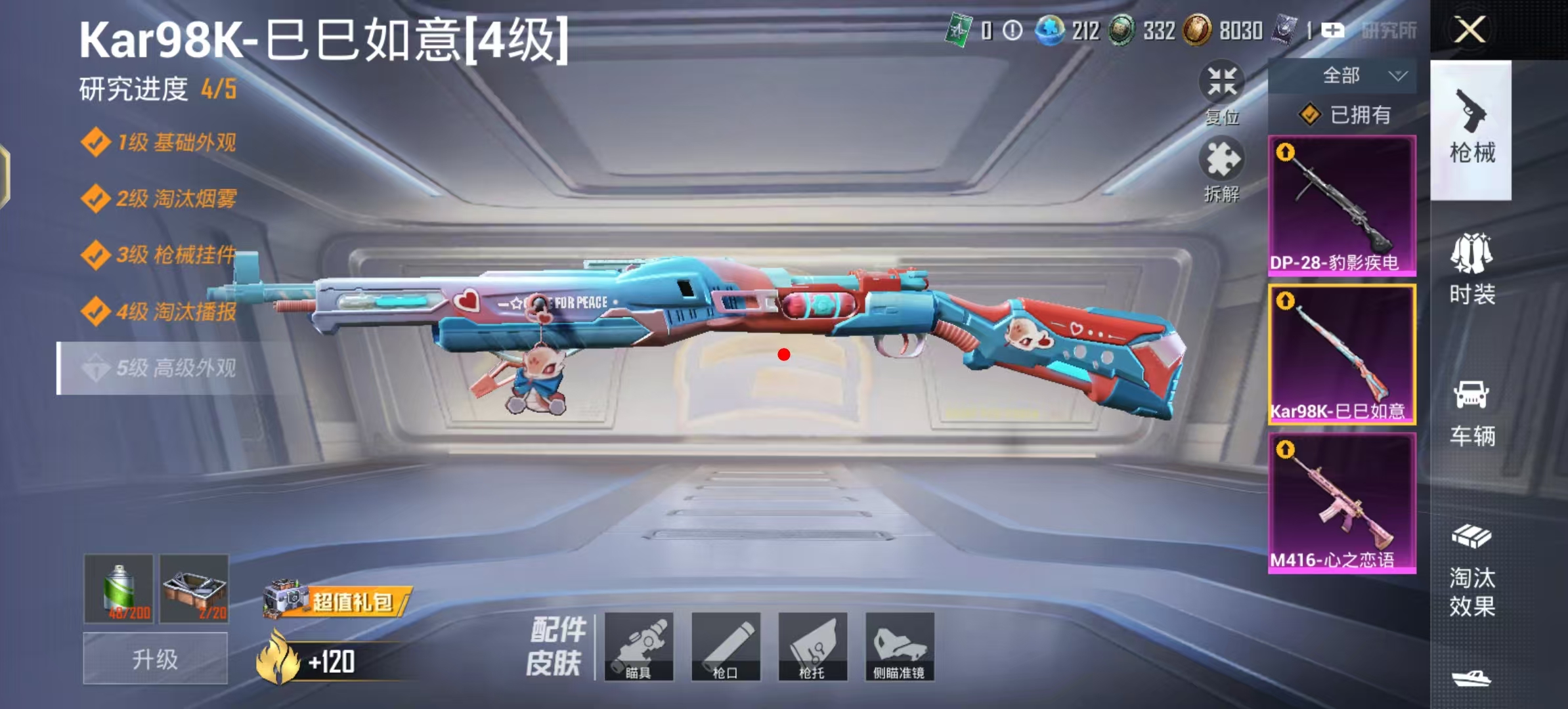Open the 全部 filter dropdown

pyautogui.click(x=1343, y=76)
